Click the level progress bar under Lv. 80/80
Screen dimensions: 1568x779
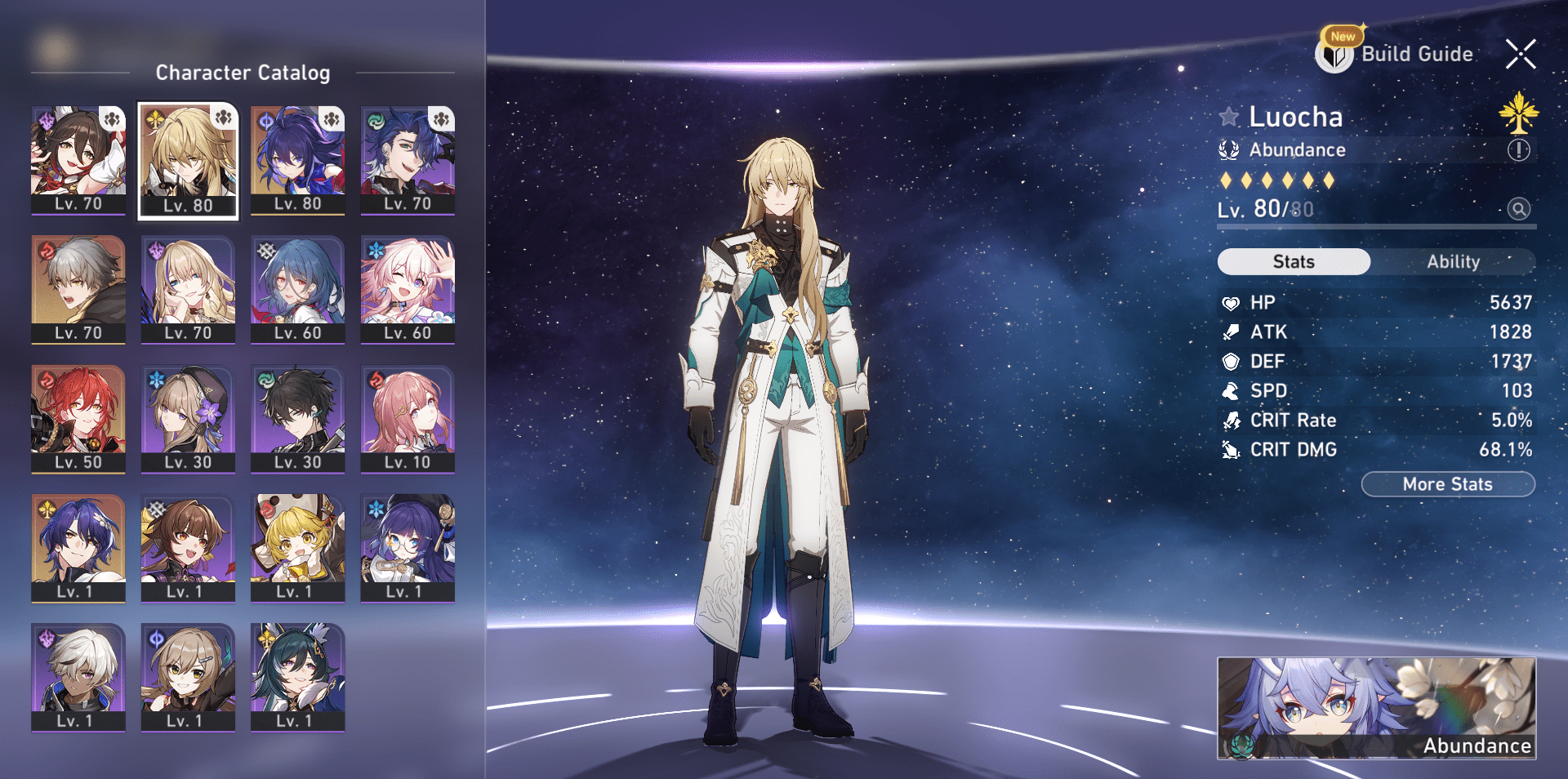(x=1376, y=226)
